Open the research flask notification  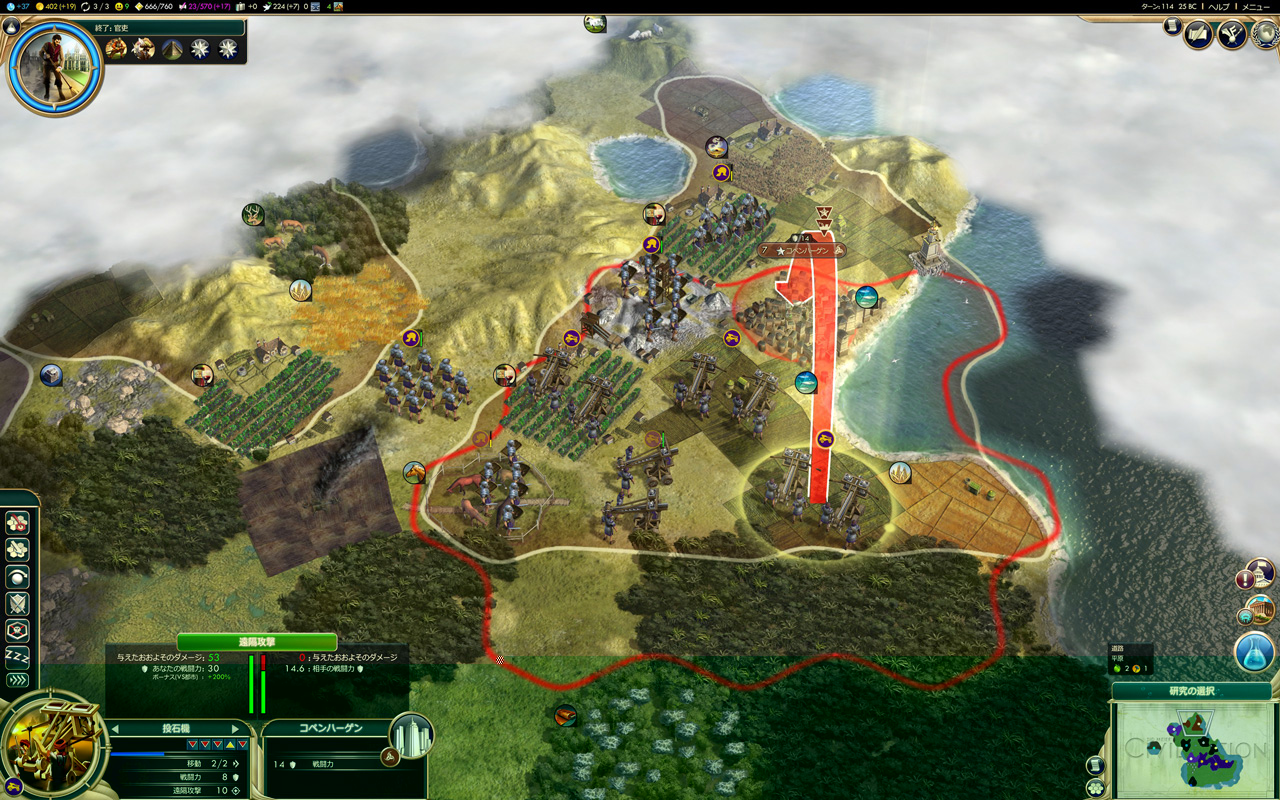[x=1254, y=652]
